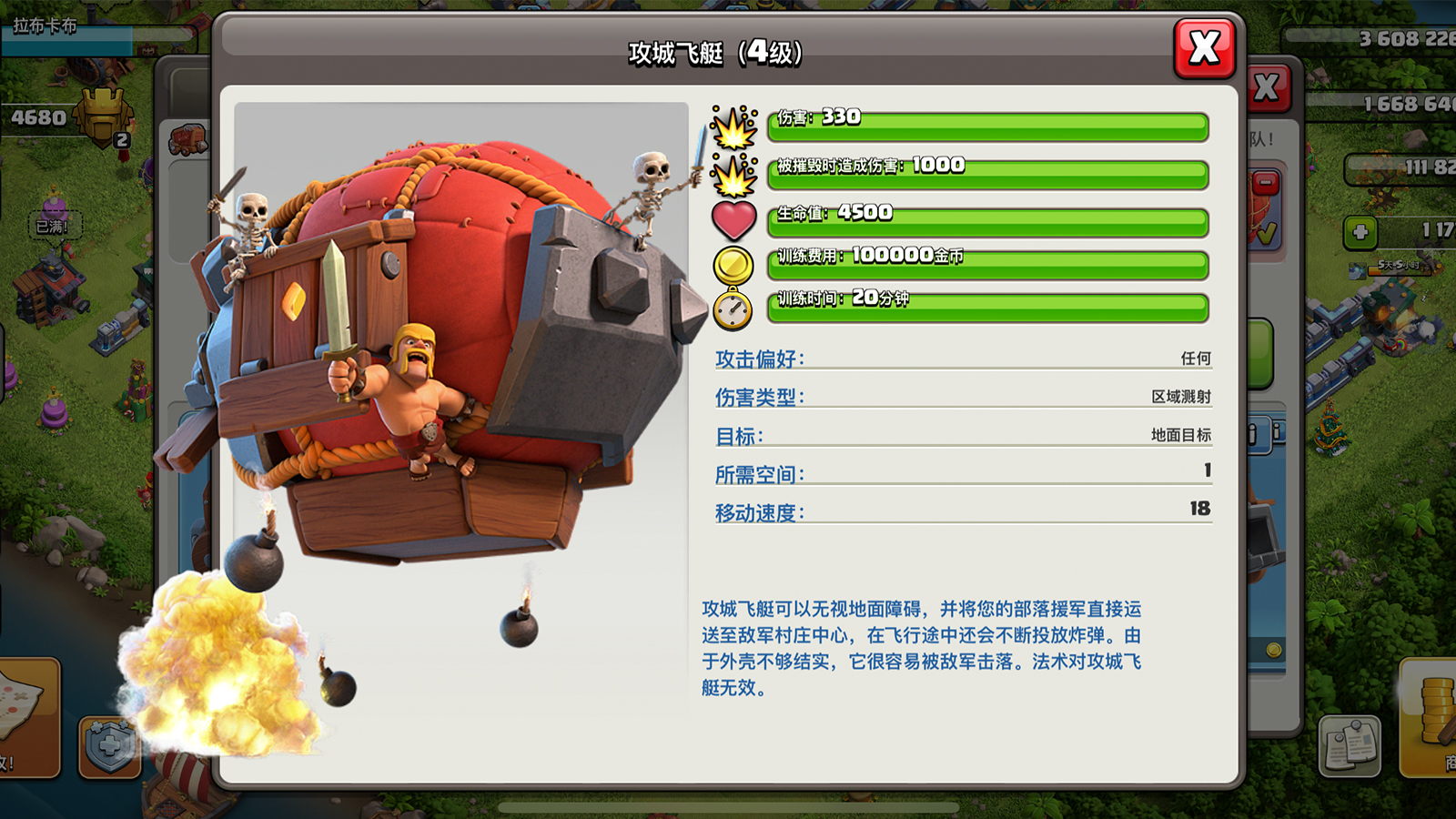Image resolution: width=1456 pixels, height=819 pixels.
Task: Close the dimmed window behind the popup
Action: (1268, 88)
